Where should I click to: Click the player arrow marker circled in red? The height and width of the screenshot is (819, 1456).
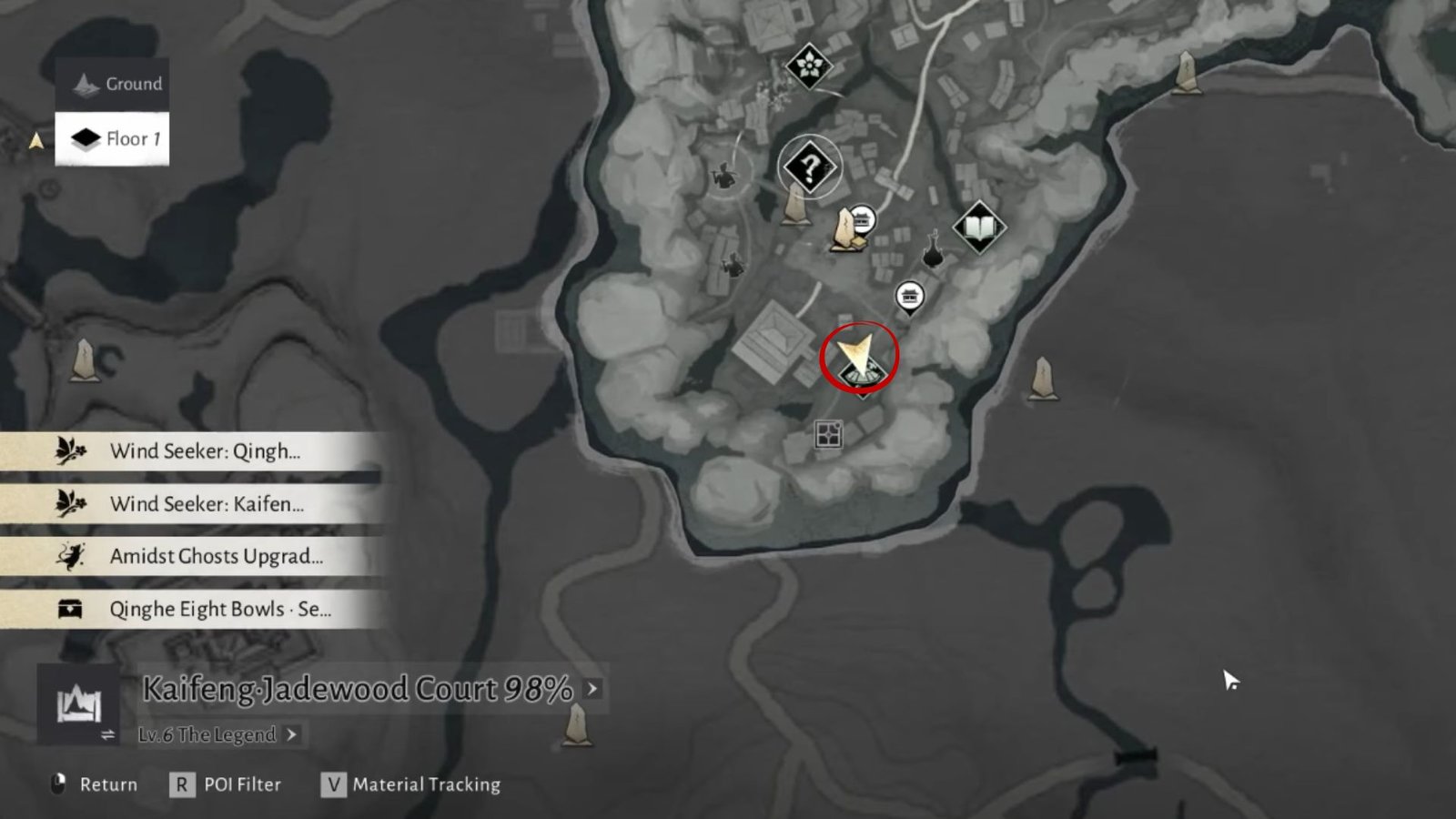(x=858, y=357)
